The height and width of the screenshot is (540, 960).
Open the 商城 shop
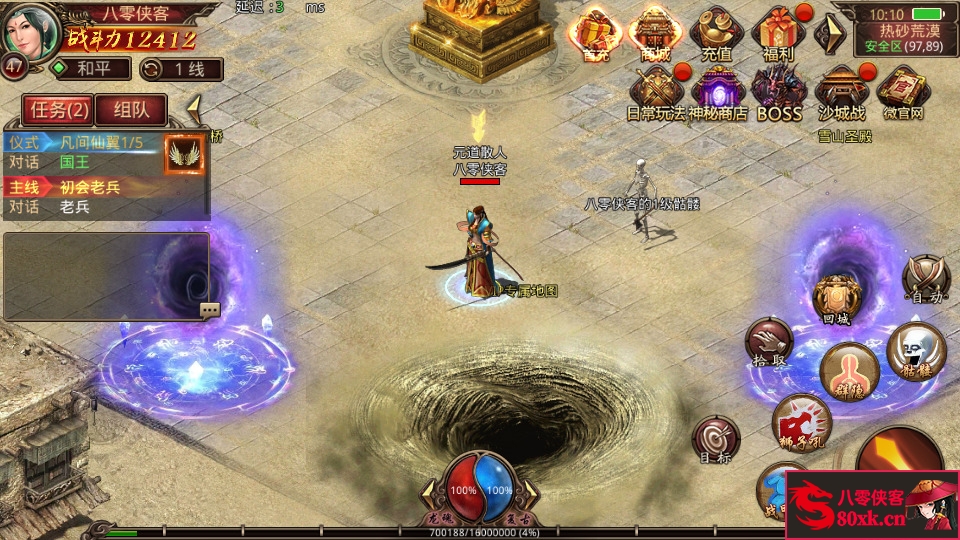click(656, 33)
